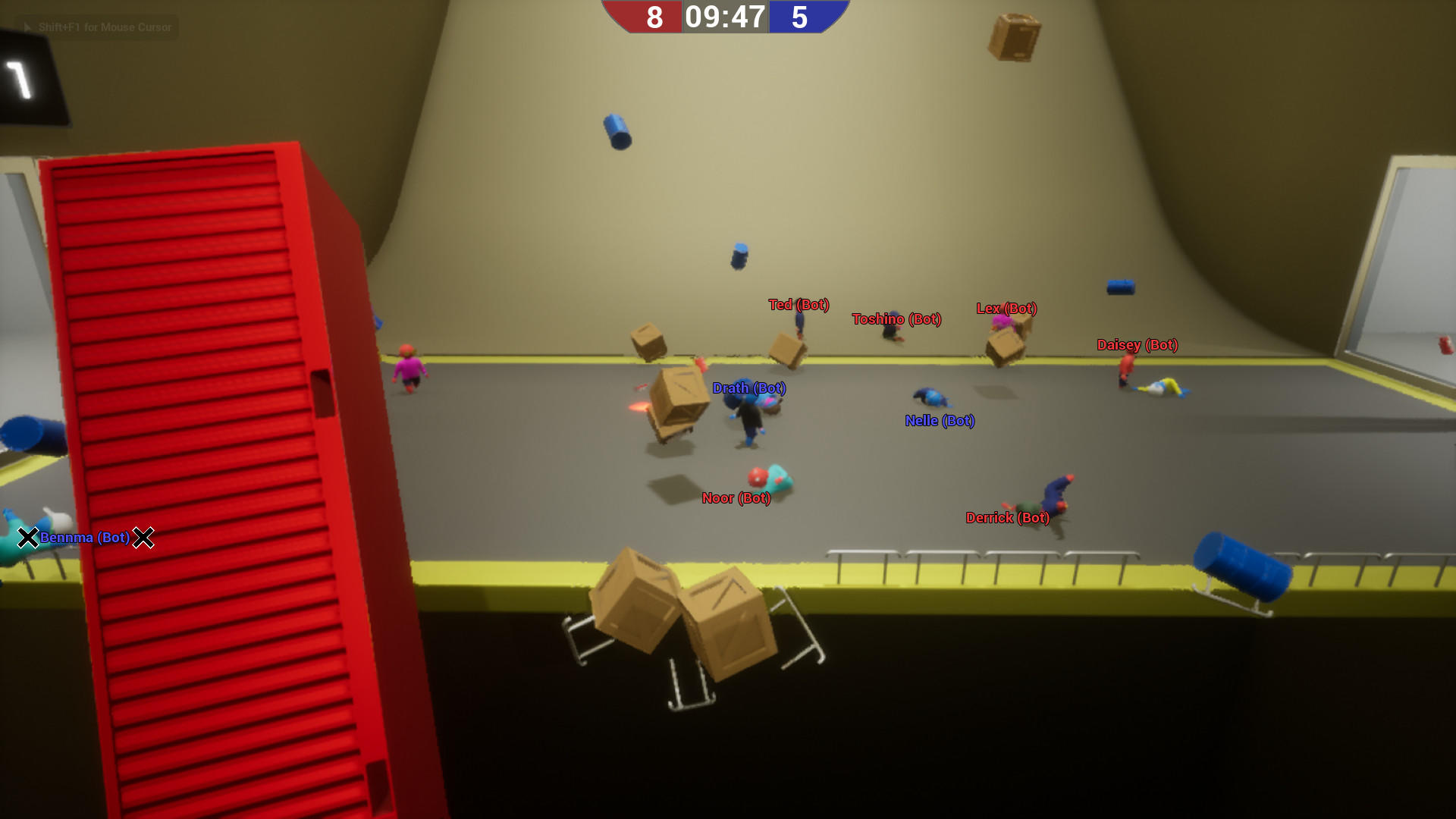Select the Drath (Bot) name label
This screenshot has height=819, width=1456.
(x=749, y=388)
